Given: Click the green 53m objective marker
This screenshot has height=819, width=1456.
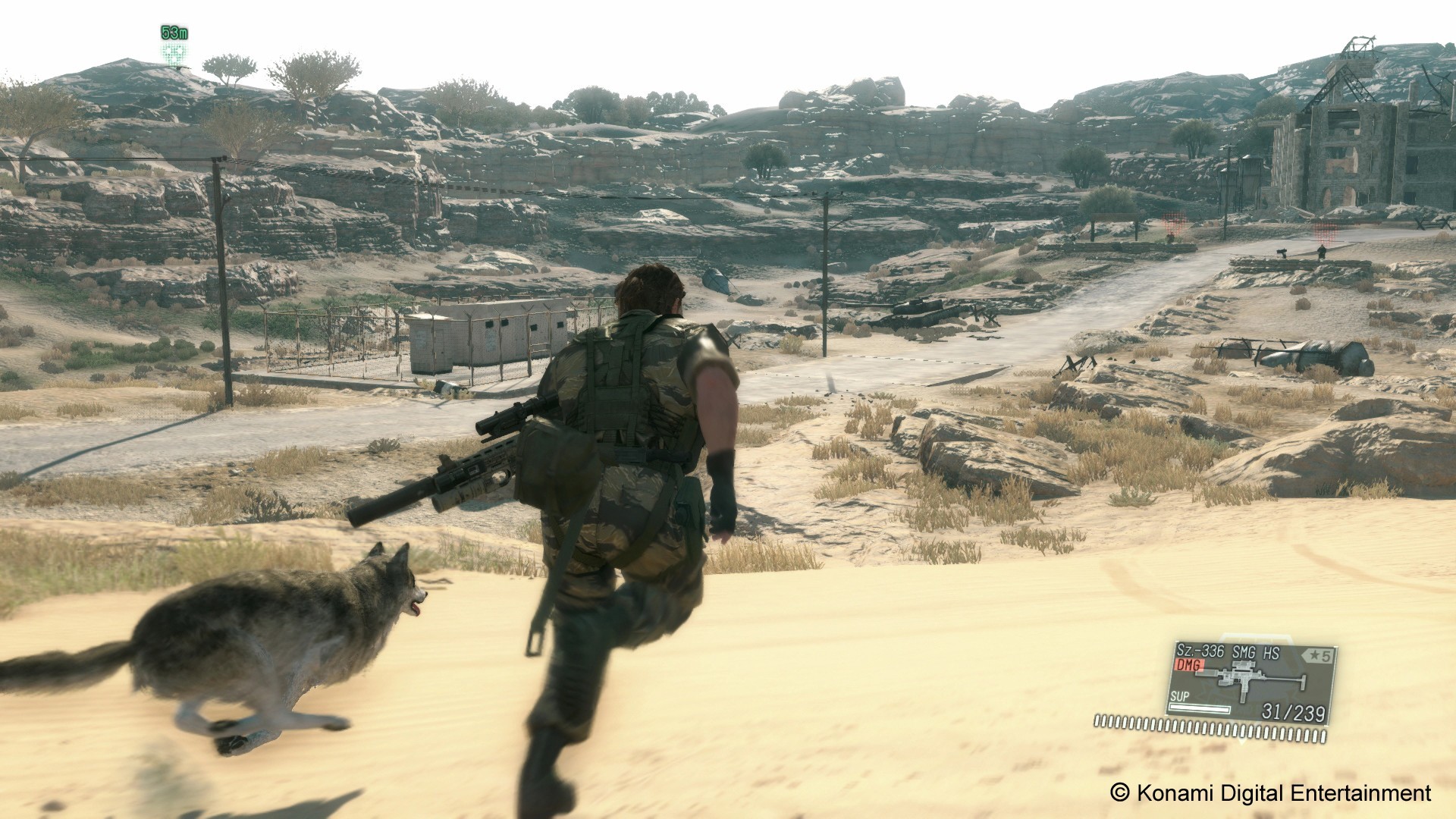Looking at the screenshot, I should point(173,33).
